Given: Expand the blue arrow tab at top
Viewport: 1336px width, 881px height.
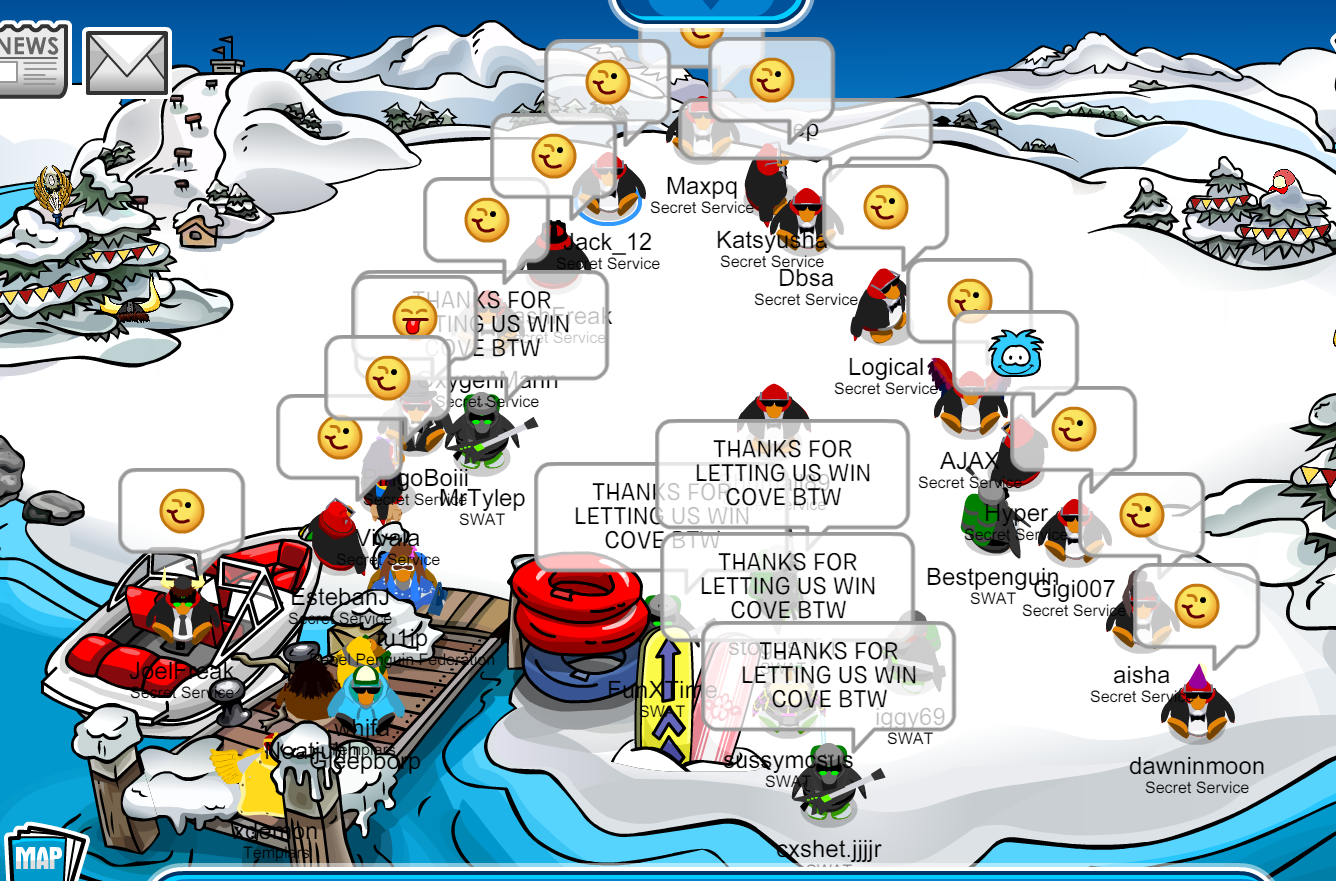Looking at the screenshot, I should tap(710, 10).
